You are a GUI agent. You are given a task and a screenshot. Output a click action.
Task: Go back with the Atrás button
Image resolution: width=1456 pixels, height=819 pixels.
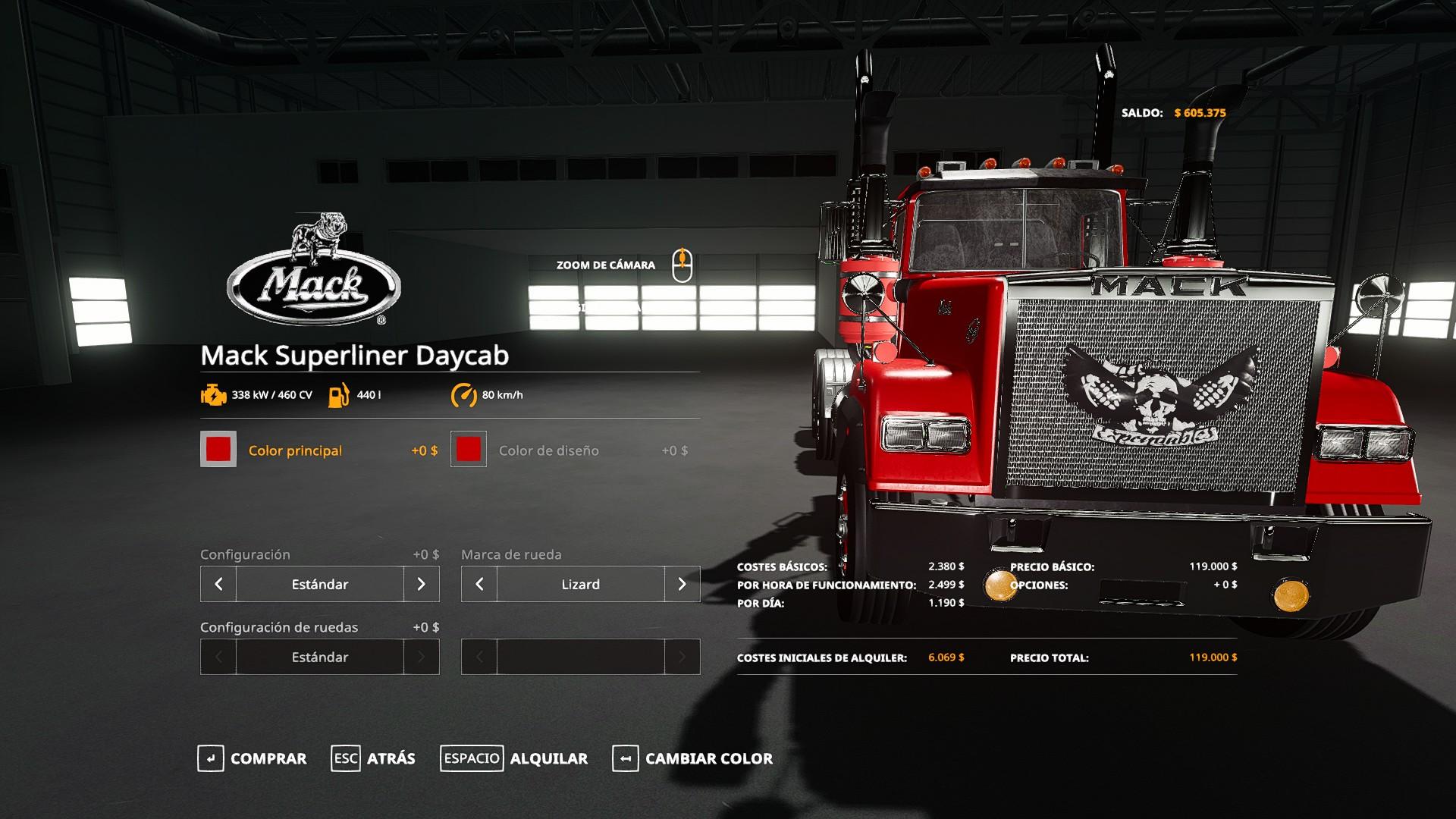pyautogui.click(x=374, y=758)
